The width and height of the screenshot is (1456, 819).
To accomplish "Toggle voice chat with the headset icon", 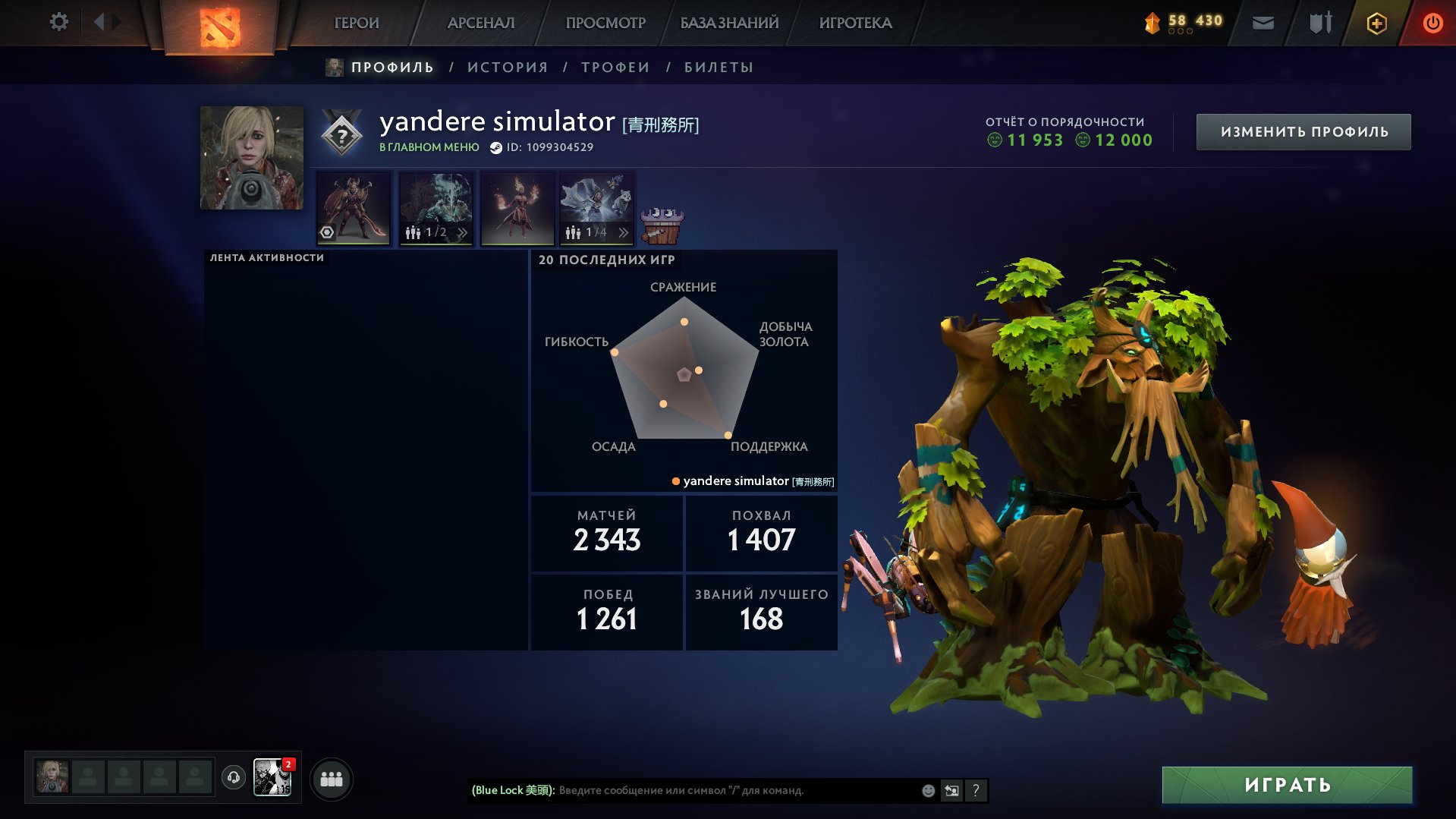I will point(234,778).
